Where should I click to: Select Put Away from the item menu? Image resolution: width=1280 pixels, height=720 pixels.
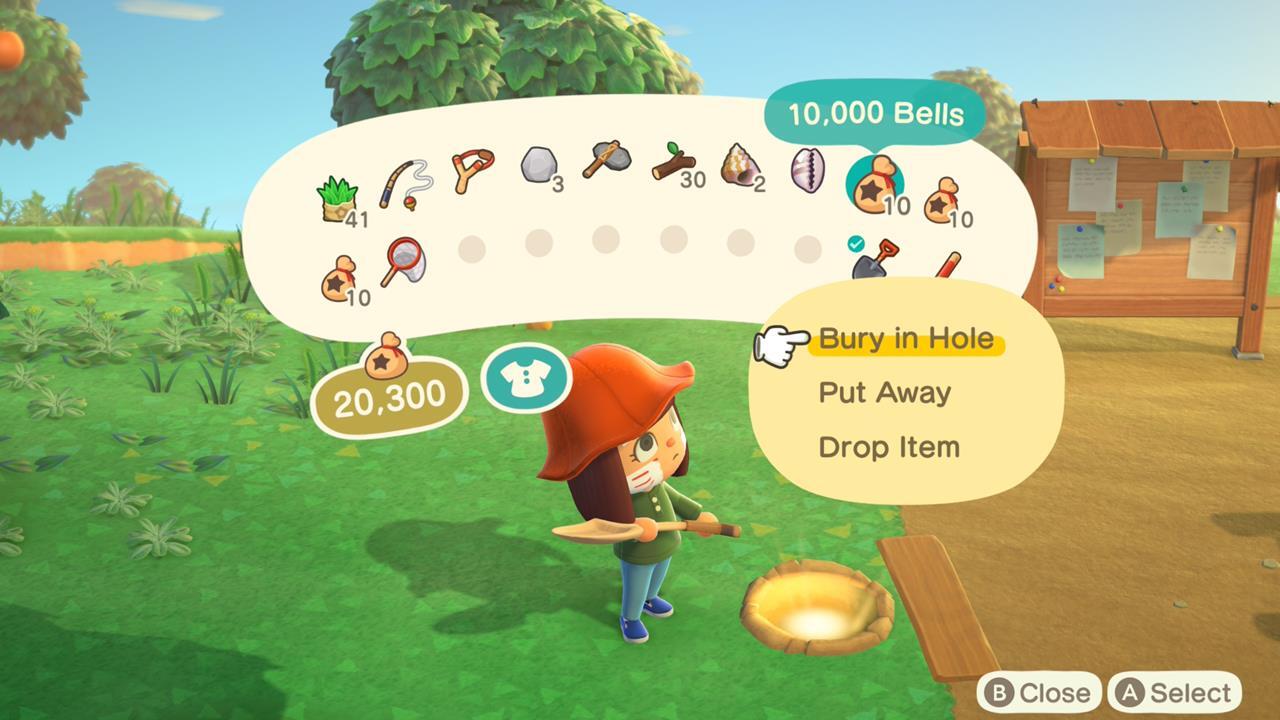(886, 392)
